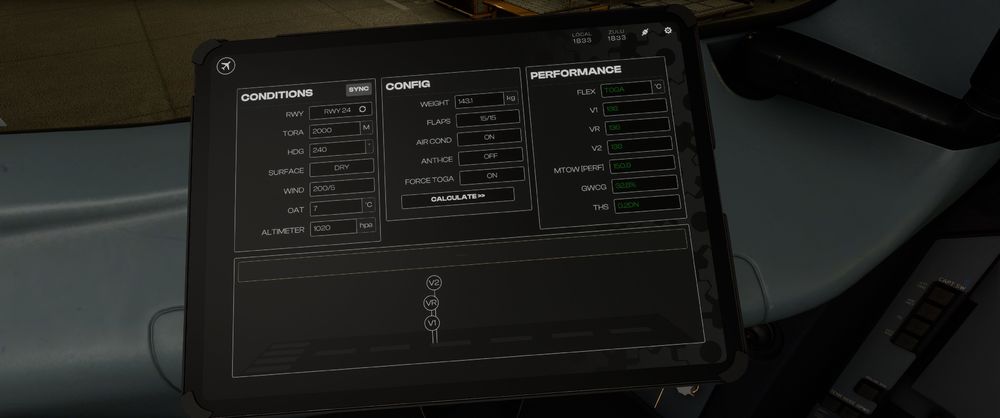Viewport: 1000px width, 418px height.
Task: Select the OAT temperature field
Action: pyautogui.click(x=334, y=208)
